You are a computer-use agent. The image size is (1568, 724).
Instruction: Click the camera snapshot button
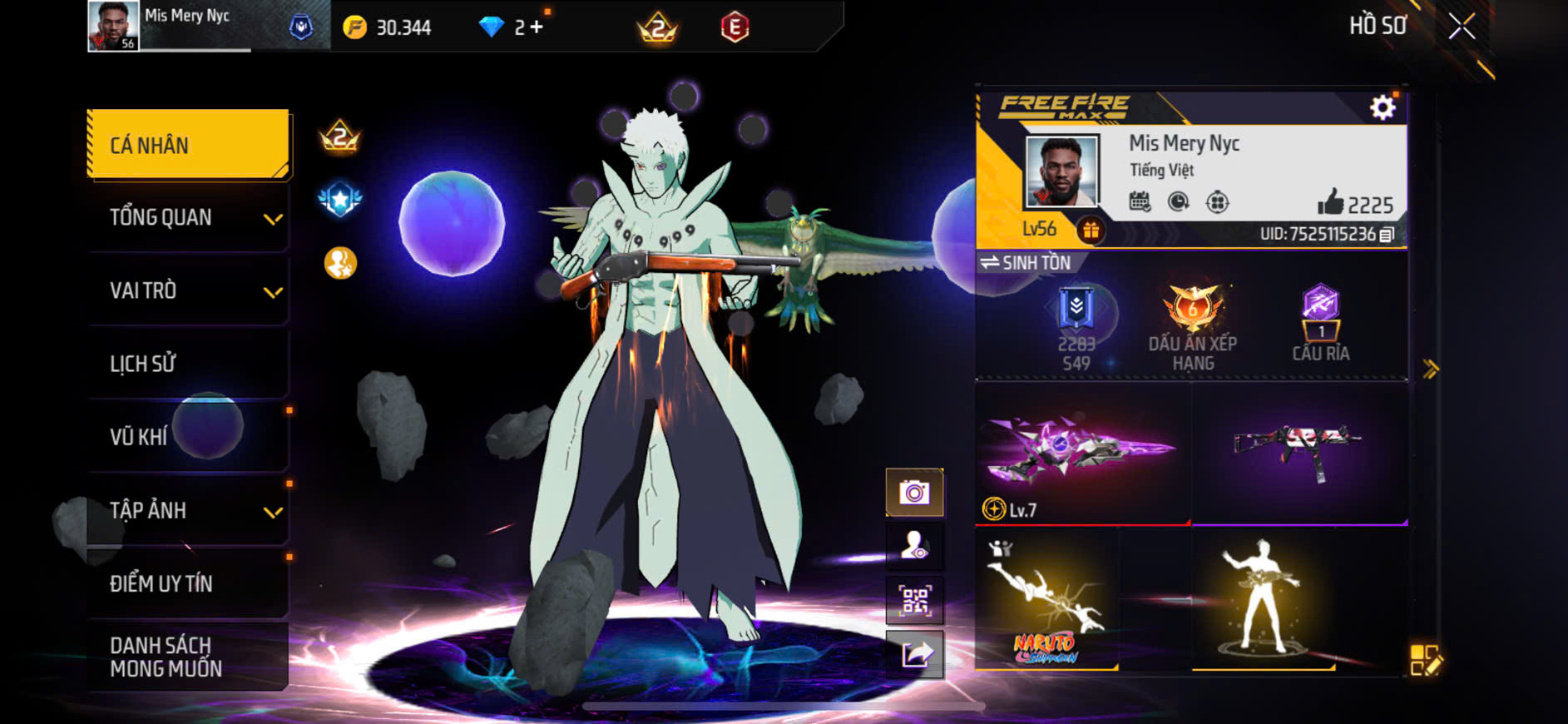[914, 493]
